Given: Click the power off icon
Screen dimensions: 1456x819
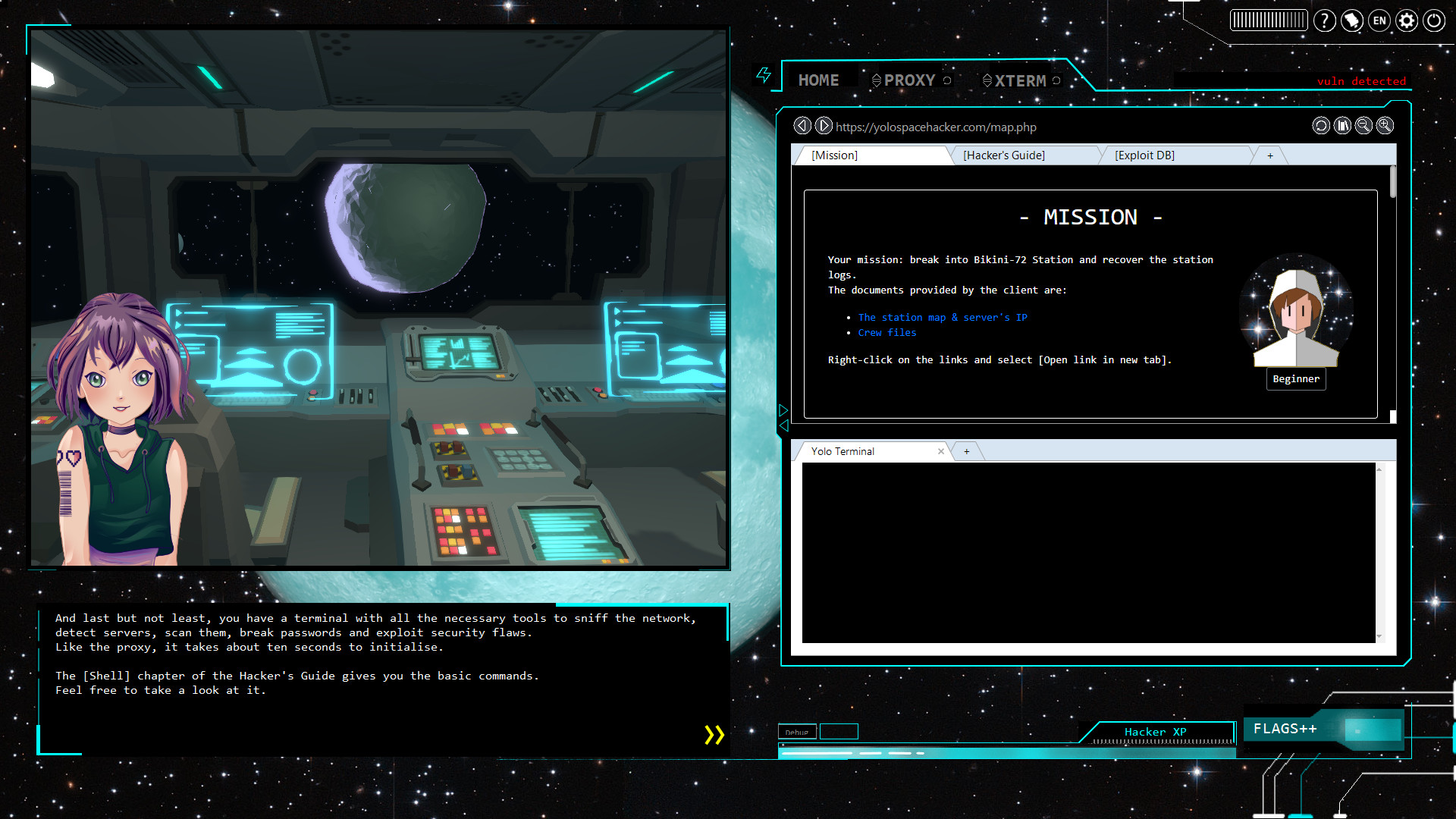Looking at the screenshot, I should (1433, 20).
